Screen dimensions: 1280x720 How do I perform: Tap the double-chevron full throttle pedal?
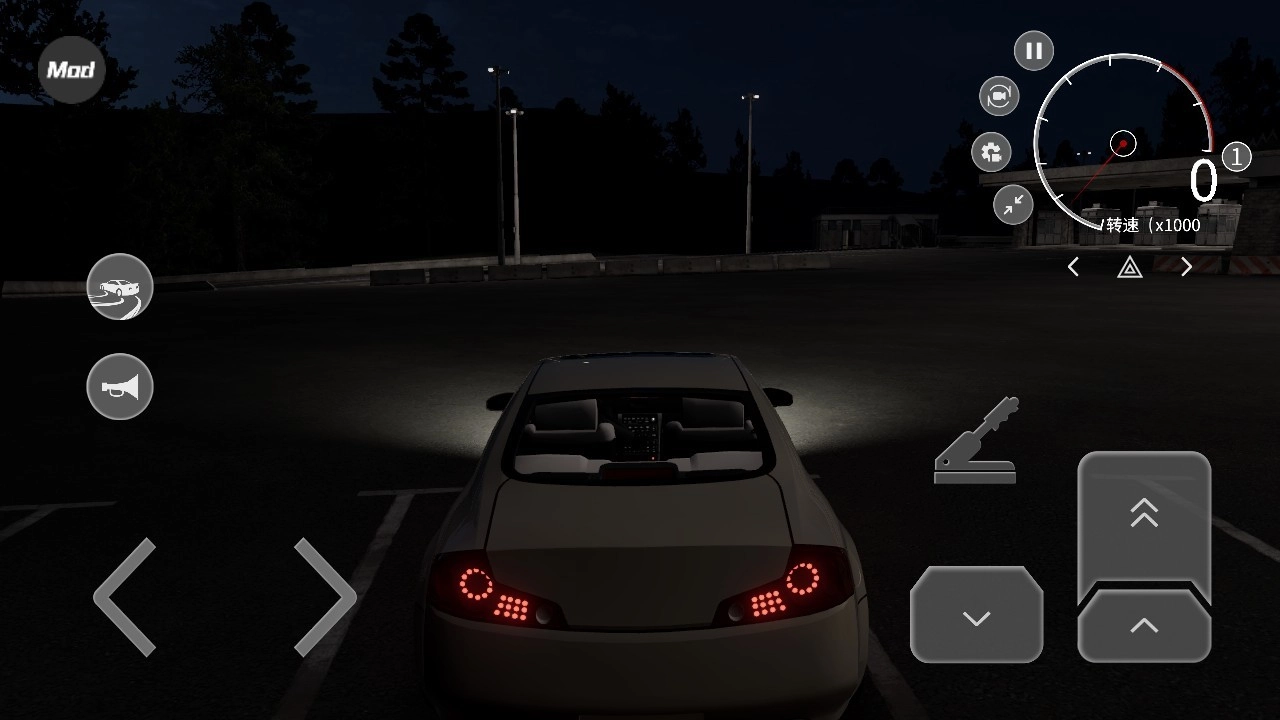pyautogui.click(x=1144, y=515)
